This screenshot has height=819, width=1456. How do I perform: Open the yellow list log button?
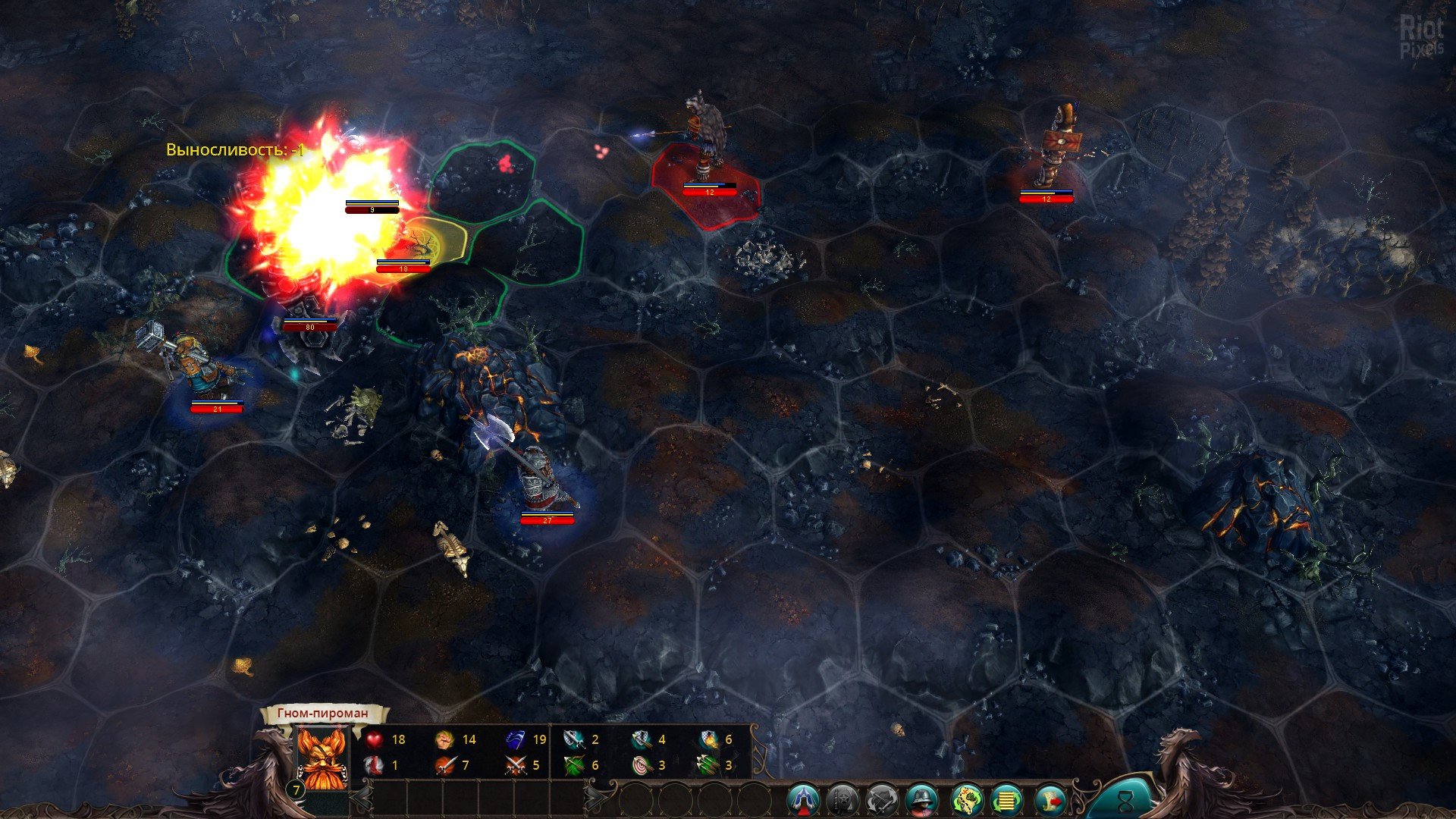[1007, 799]
